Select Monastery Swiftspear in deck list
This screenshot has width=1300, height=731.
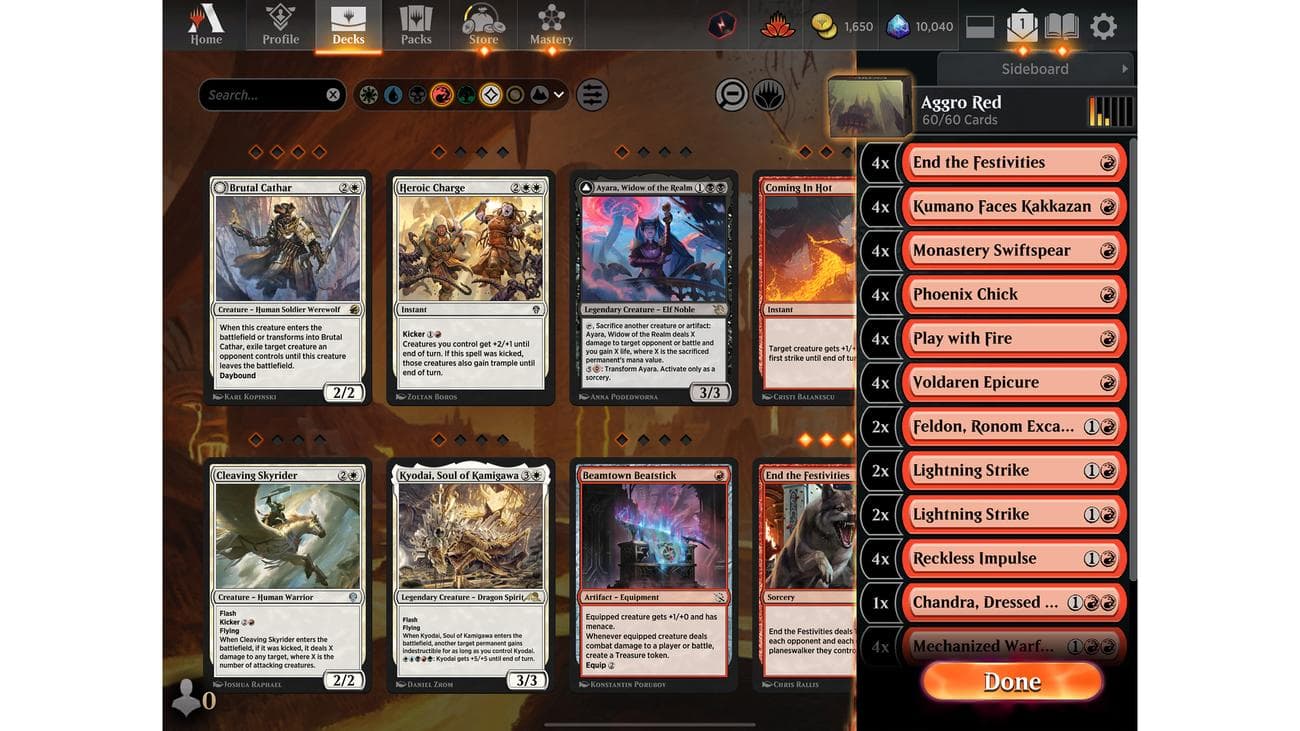pos(1012,251)
